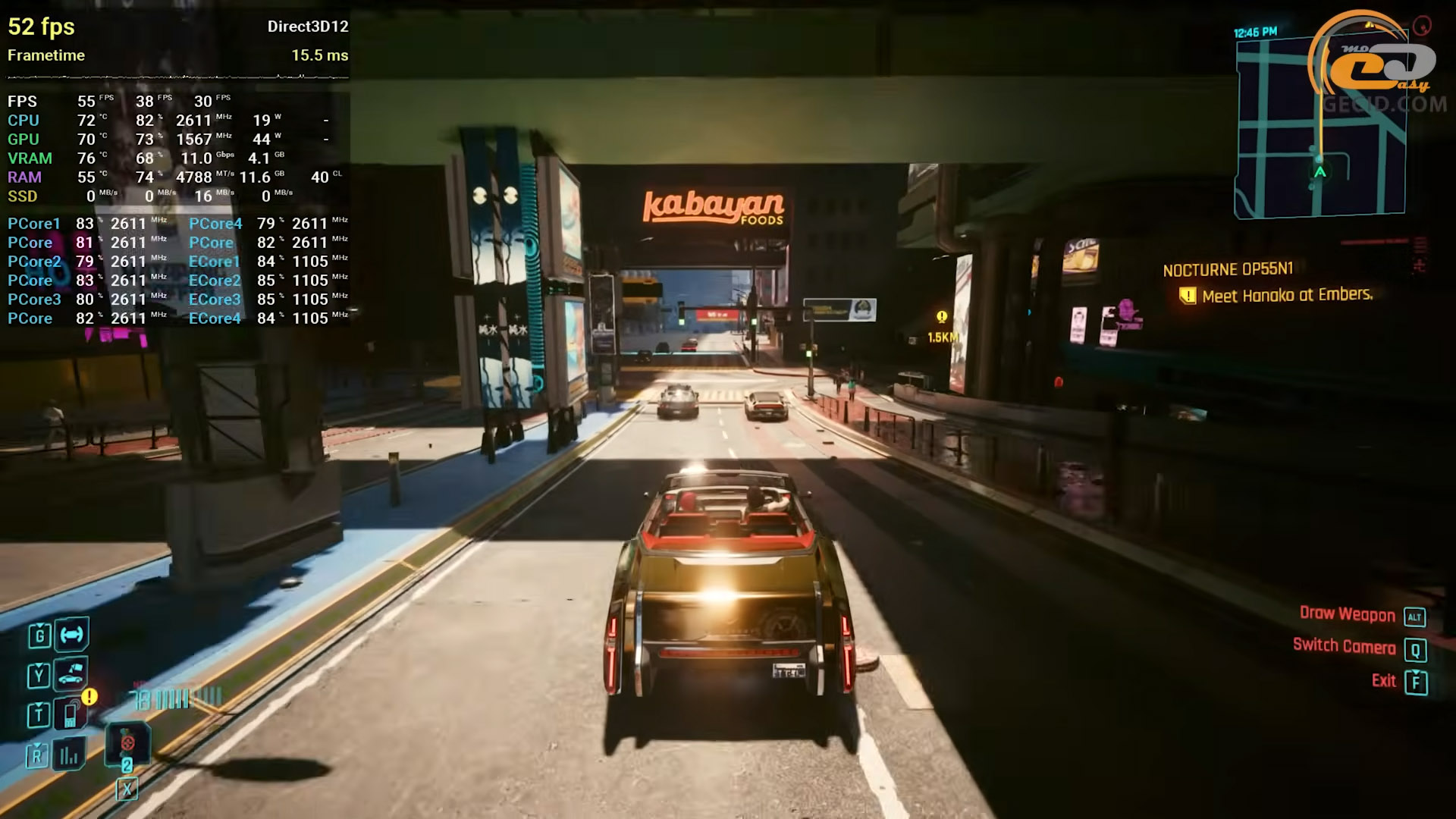Open the Nocturne OP55N1 quest title
The height and width of the screenshot is (819, 1456).
click(1228, 269)
